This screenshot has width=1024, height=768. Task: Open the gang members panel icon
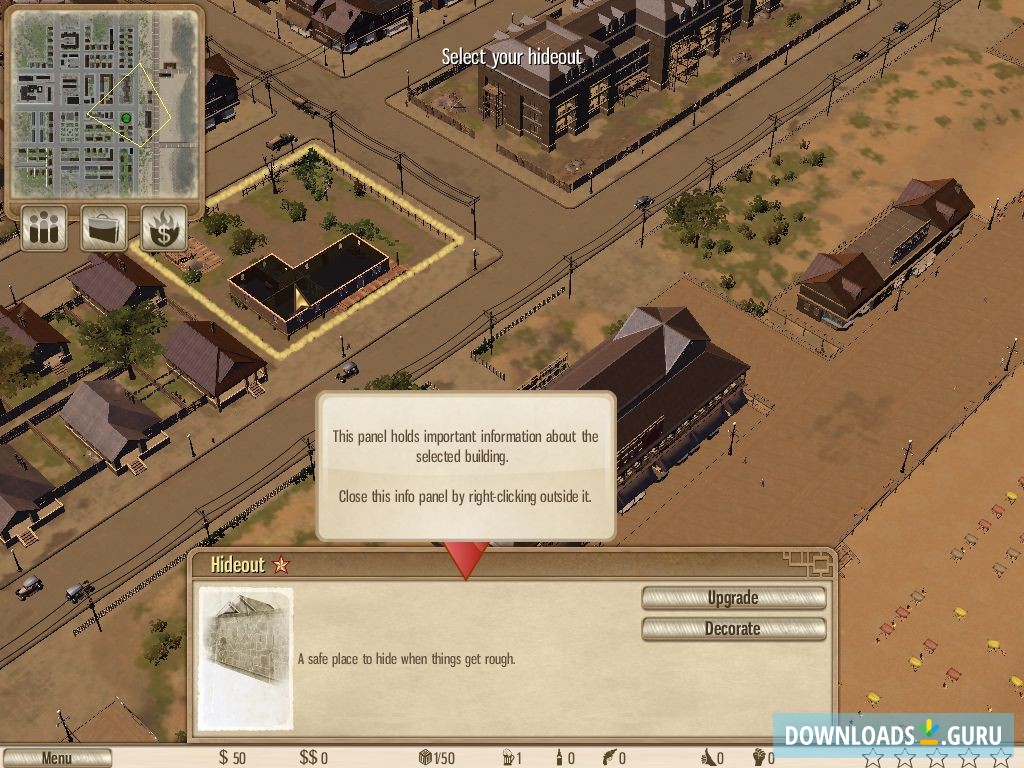coord(44,228)
